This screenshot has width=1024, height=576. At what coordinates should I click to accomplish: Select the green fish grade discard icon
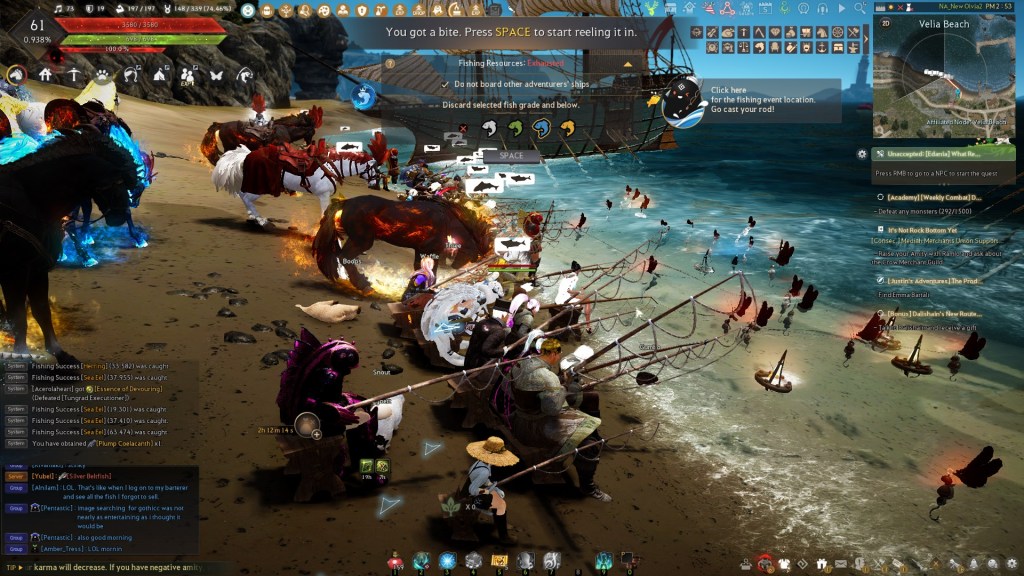click(515, 128)
